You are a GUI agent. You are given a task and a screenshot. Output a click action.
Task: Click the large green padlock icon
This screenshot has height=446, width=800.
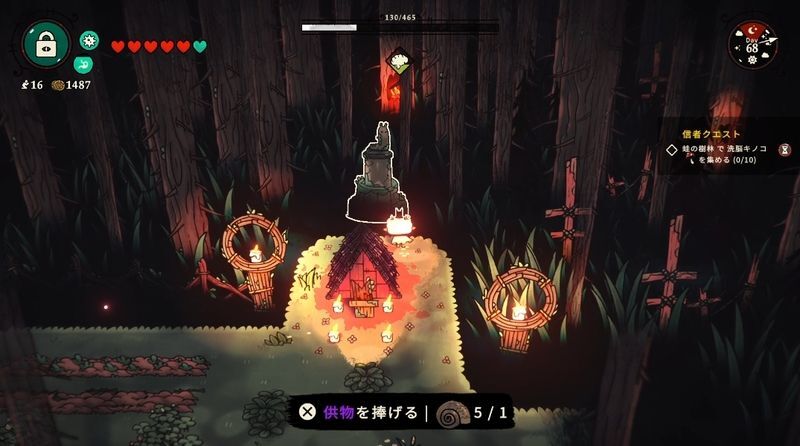click(x=46, y=43)
